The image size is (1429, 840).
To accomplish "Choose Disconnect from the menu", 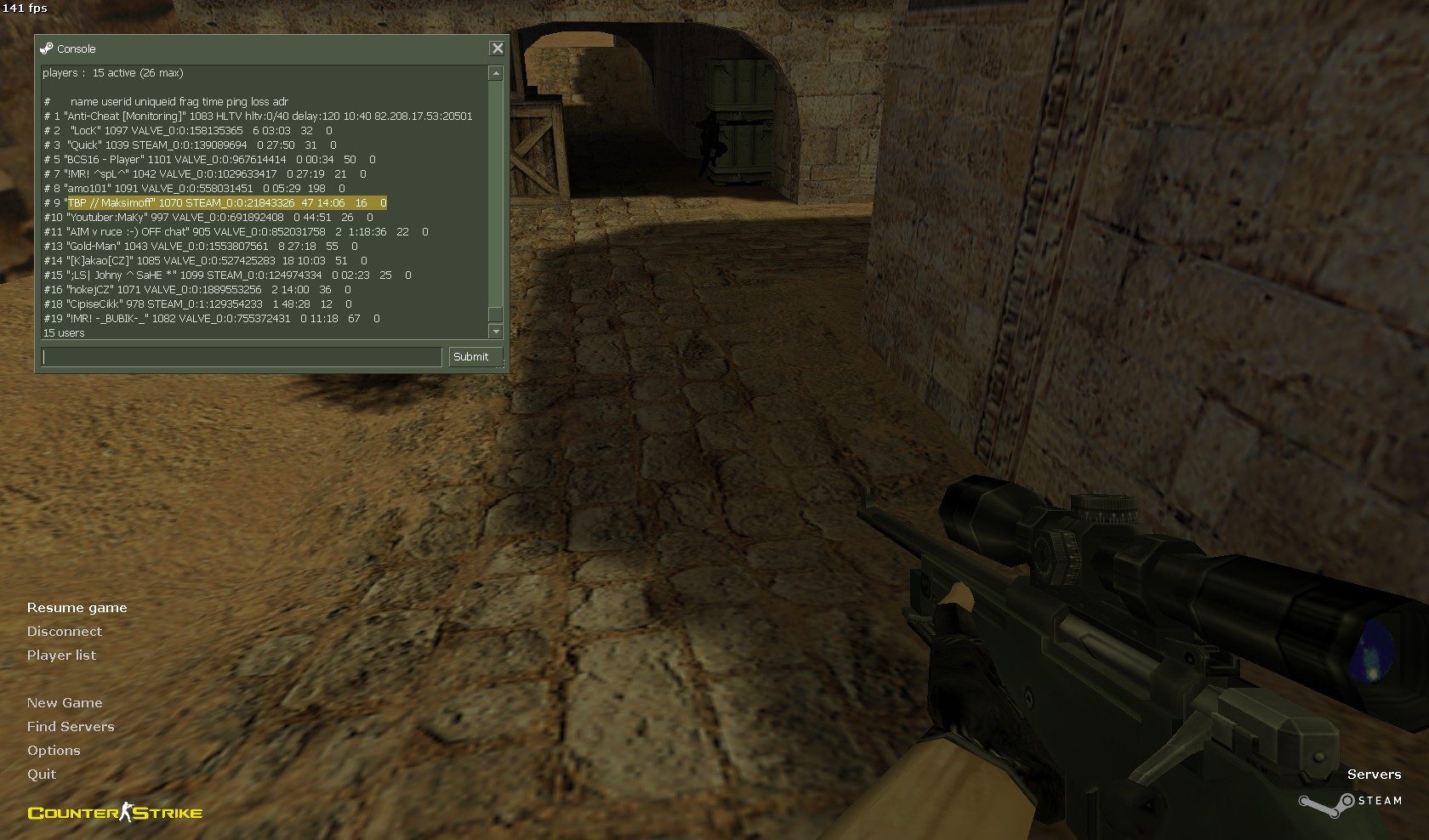I will 64,632.
